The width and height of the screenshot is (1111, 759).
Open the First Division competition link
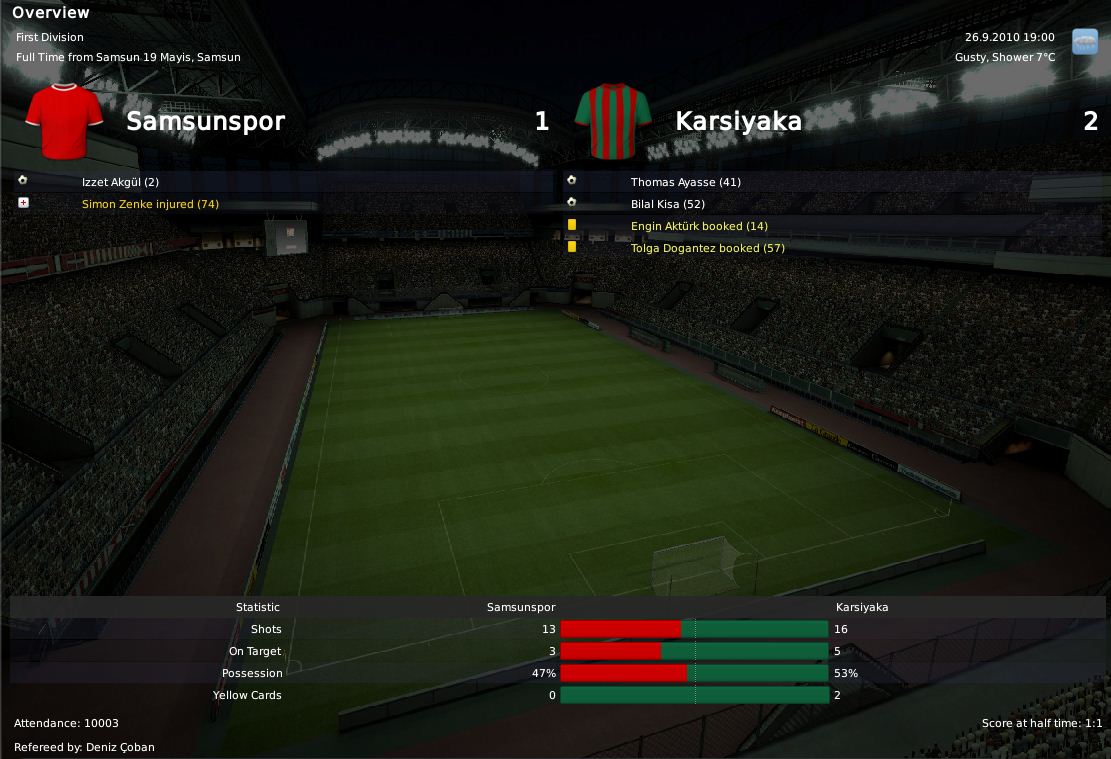[50, 37]
